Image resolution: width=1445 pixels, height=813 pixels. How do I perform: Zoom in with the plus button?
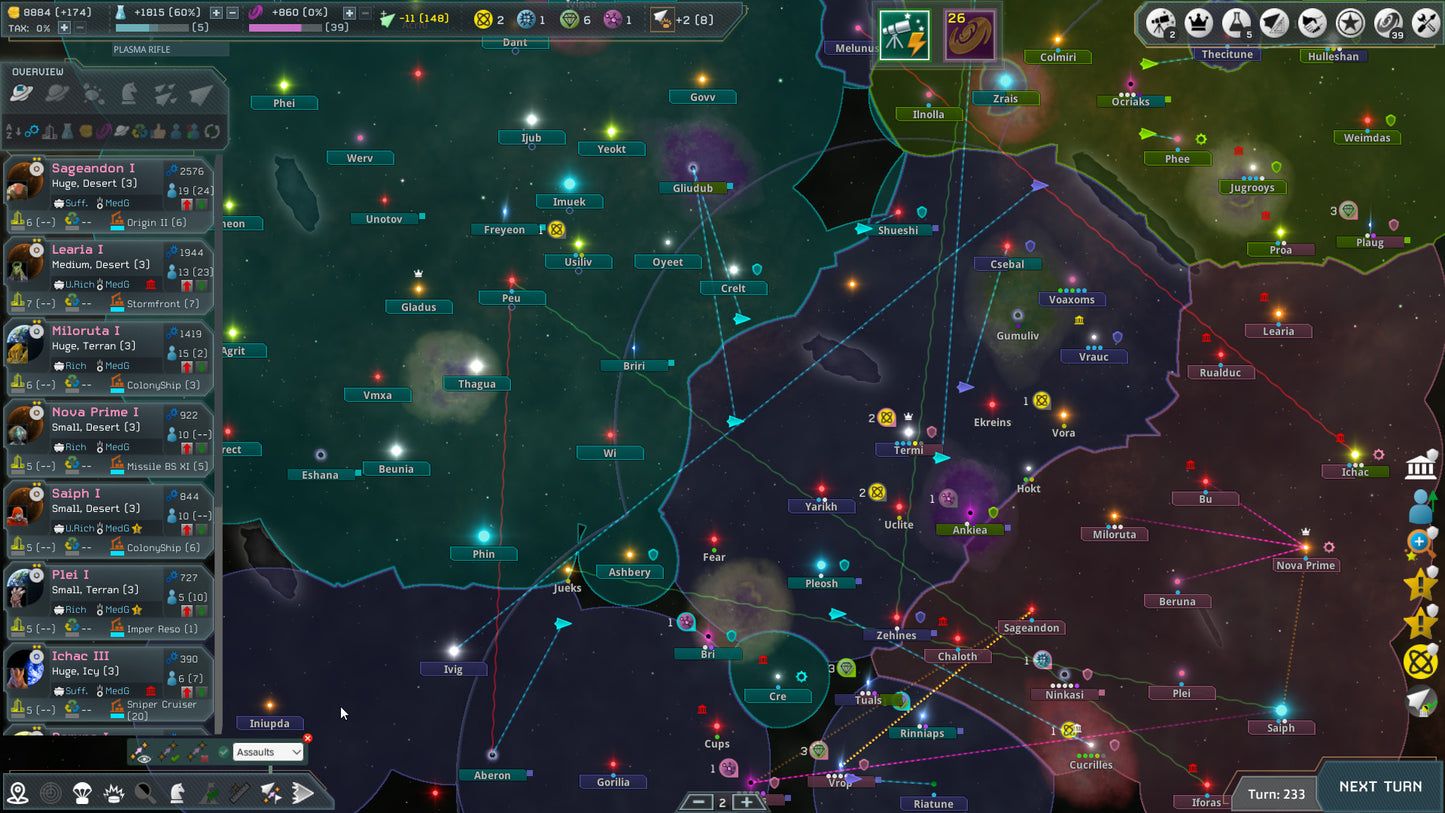click(x=746, y=802)
